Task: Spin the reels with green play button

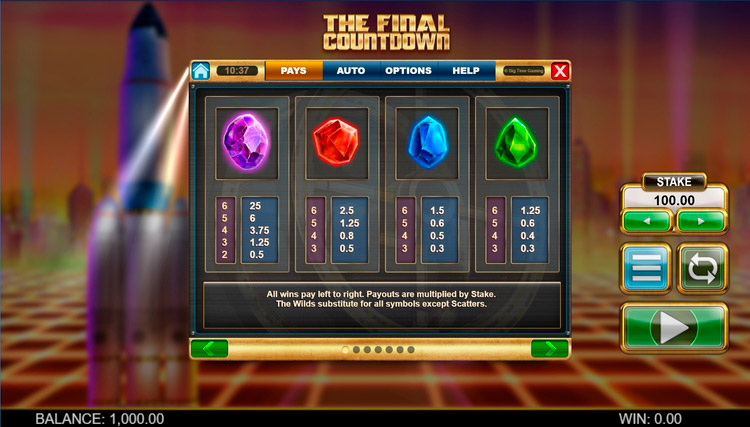Action: coord(674,327)
